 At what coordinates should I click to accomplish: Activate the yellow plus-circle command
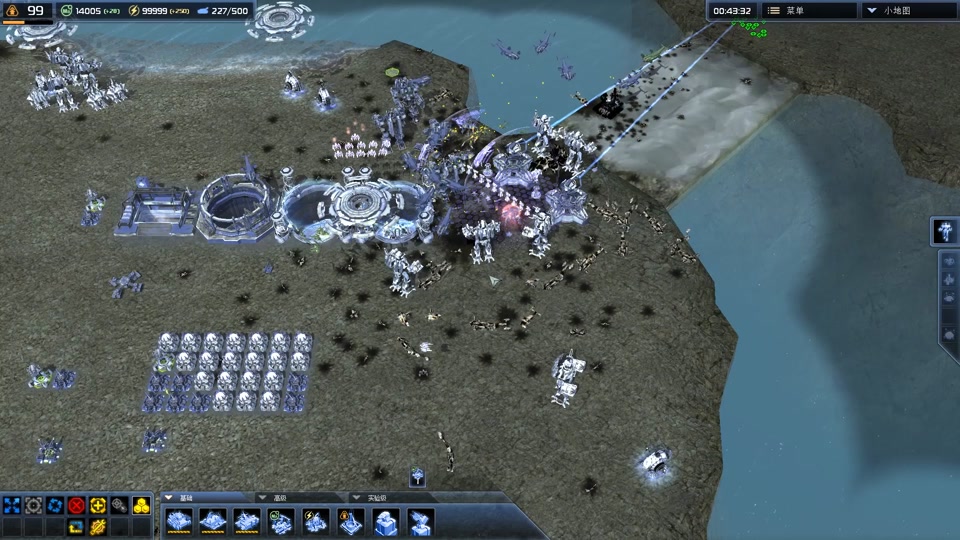coord(98,506)
